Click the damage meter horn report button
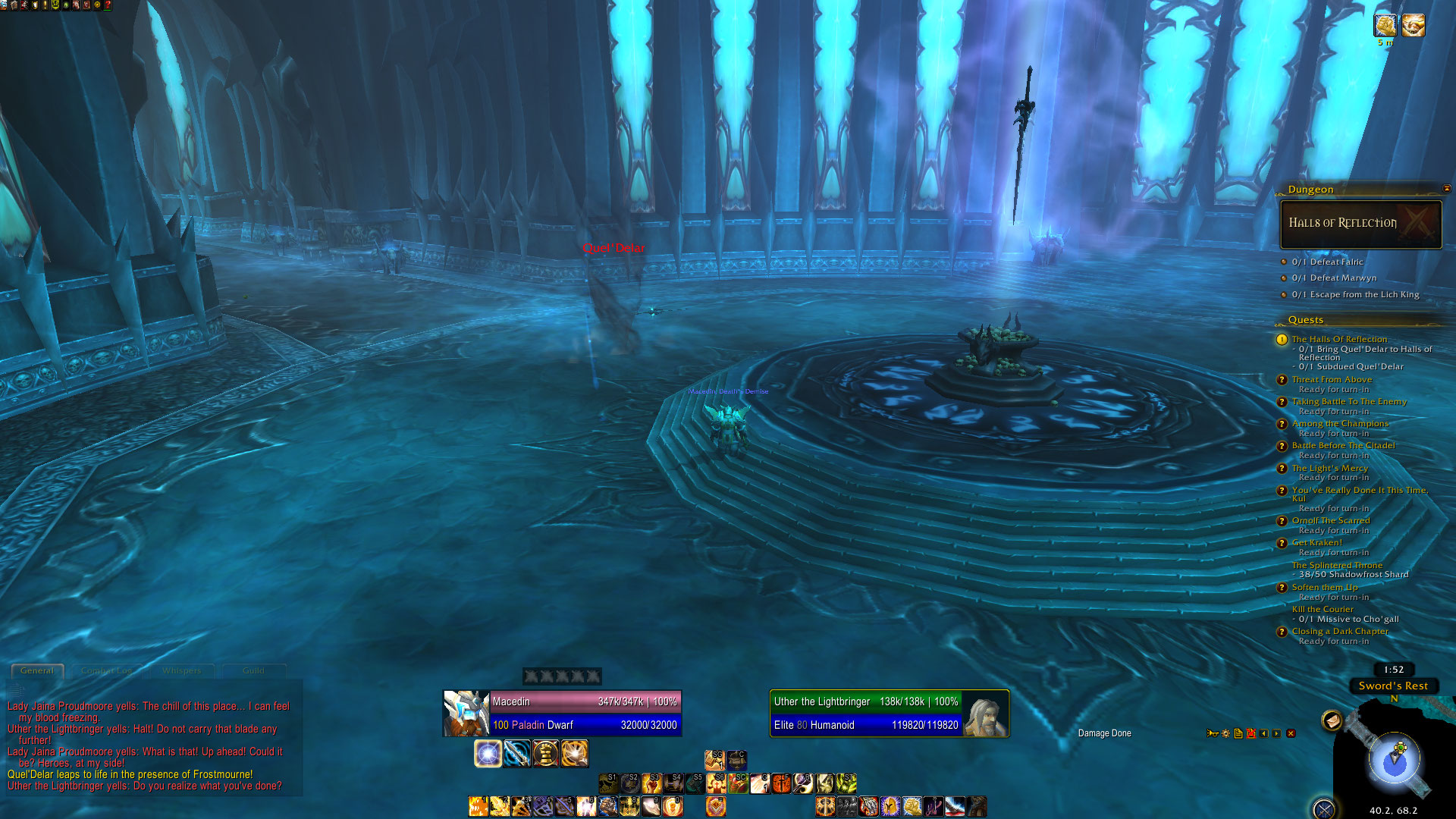The height and width of the screenshot is (819, 1456). (1213, 733)
